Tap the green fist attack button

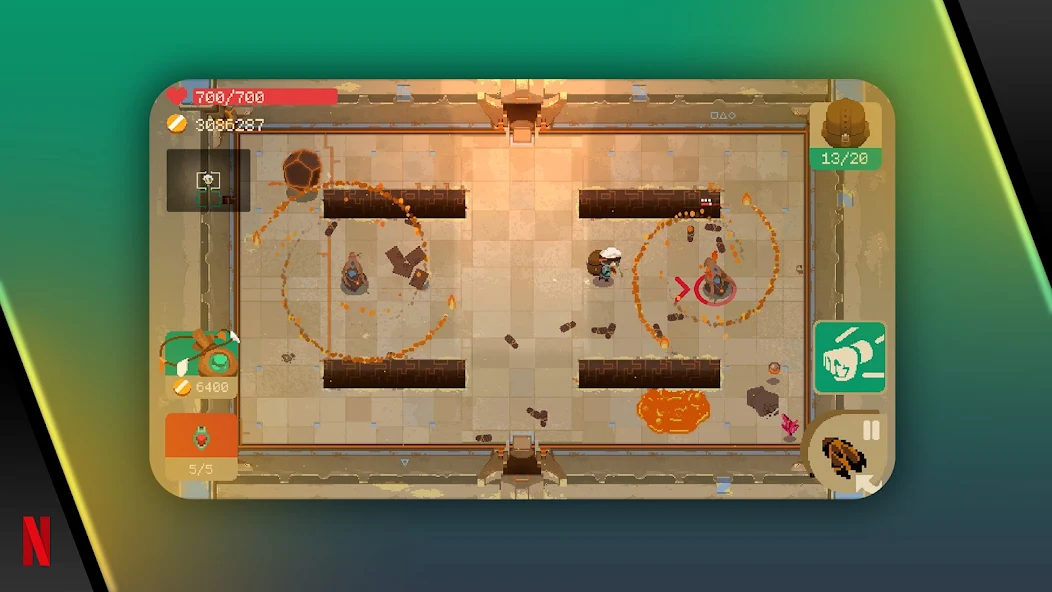click(849, 357)
